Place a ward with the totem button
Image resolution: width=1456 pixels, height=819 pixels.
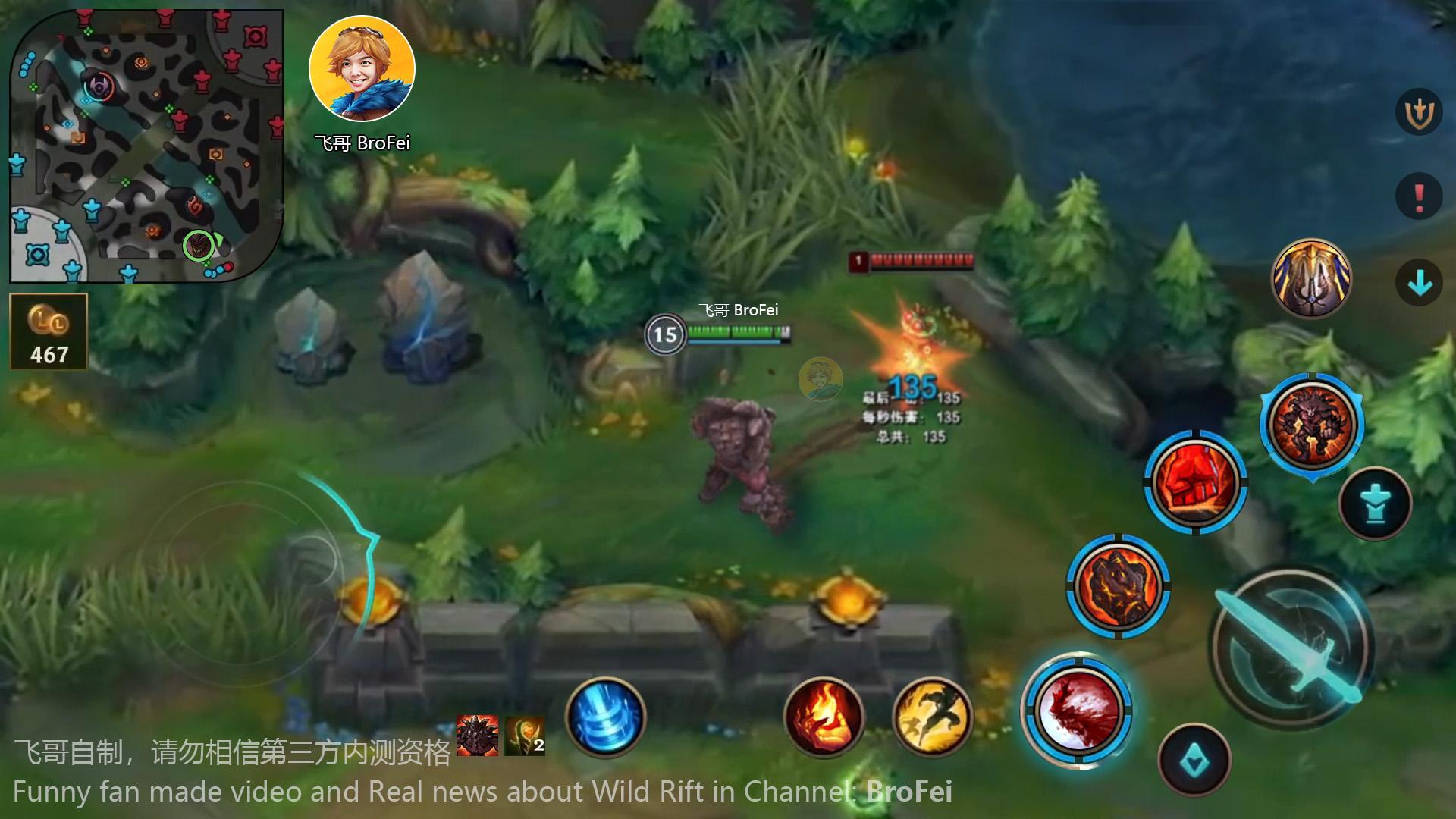pyautogui.click(x=1375, y=504)
